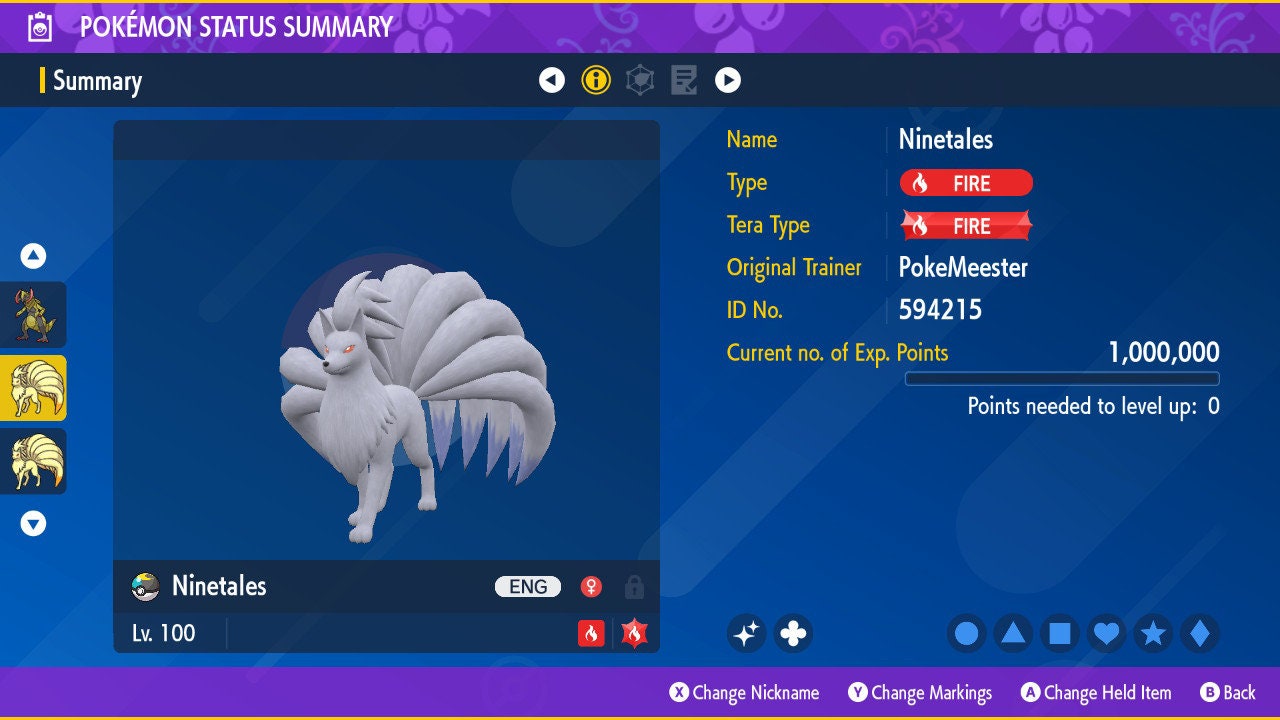Click the Fire Tera Type badge

point(966,226)
